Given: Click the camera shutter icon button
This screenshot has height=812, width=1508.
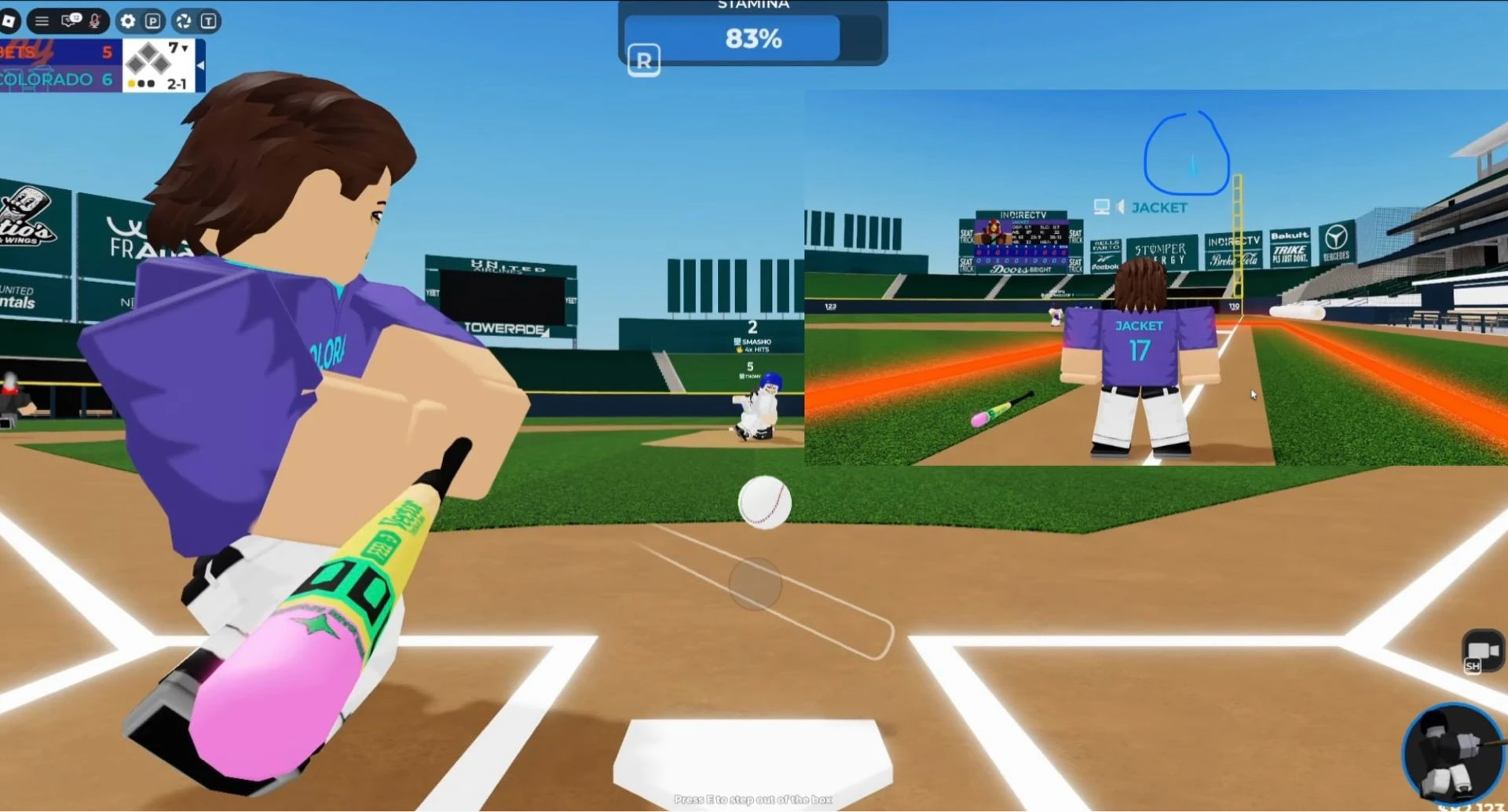Looking at the screenshot, I should [x=184, y=21].
